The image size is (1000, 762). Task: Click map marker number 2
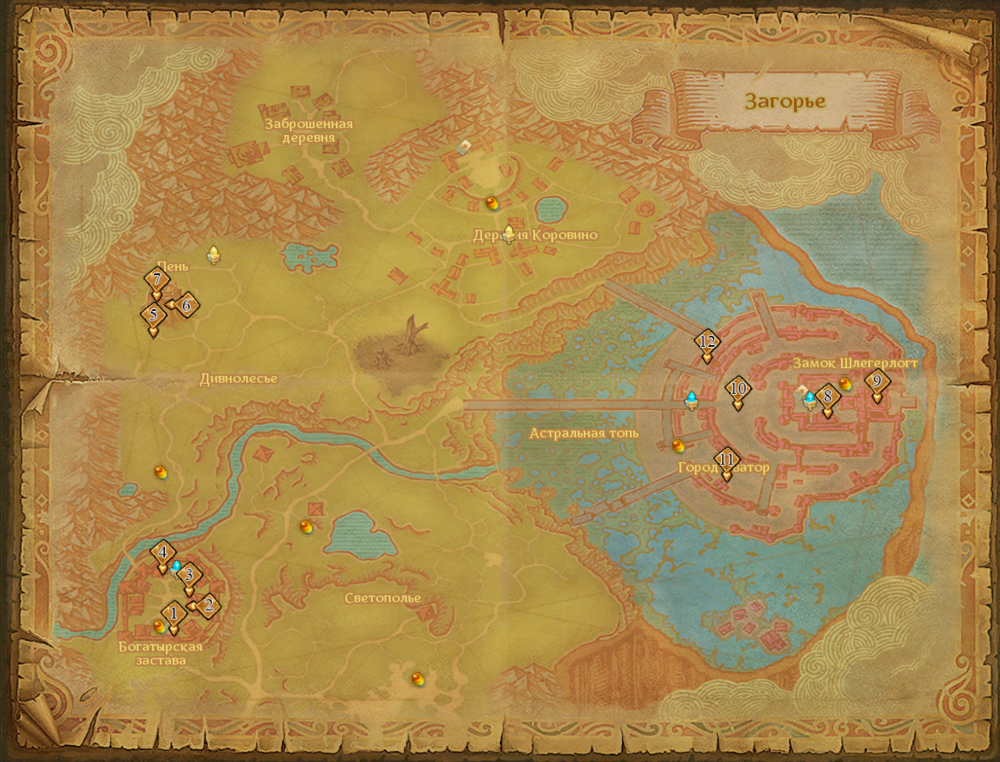tap(208, 604)
